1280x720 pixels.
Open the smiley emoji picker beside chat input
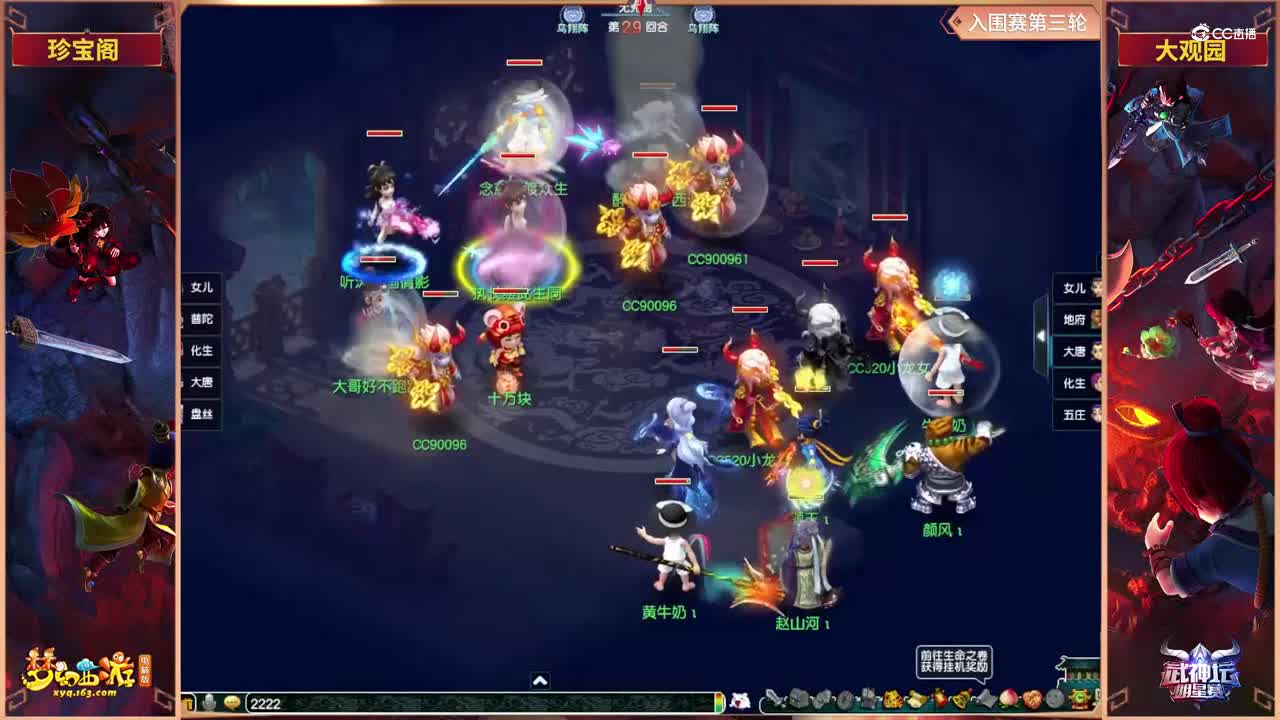click(x=232, y=702)
